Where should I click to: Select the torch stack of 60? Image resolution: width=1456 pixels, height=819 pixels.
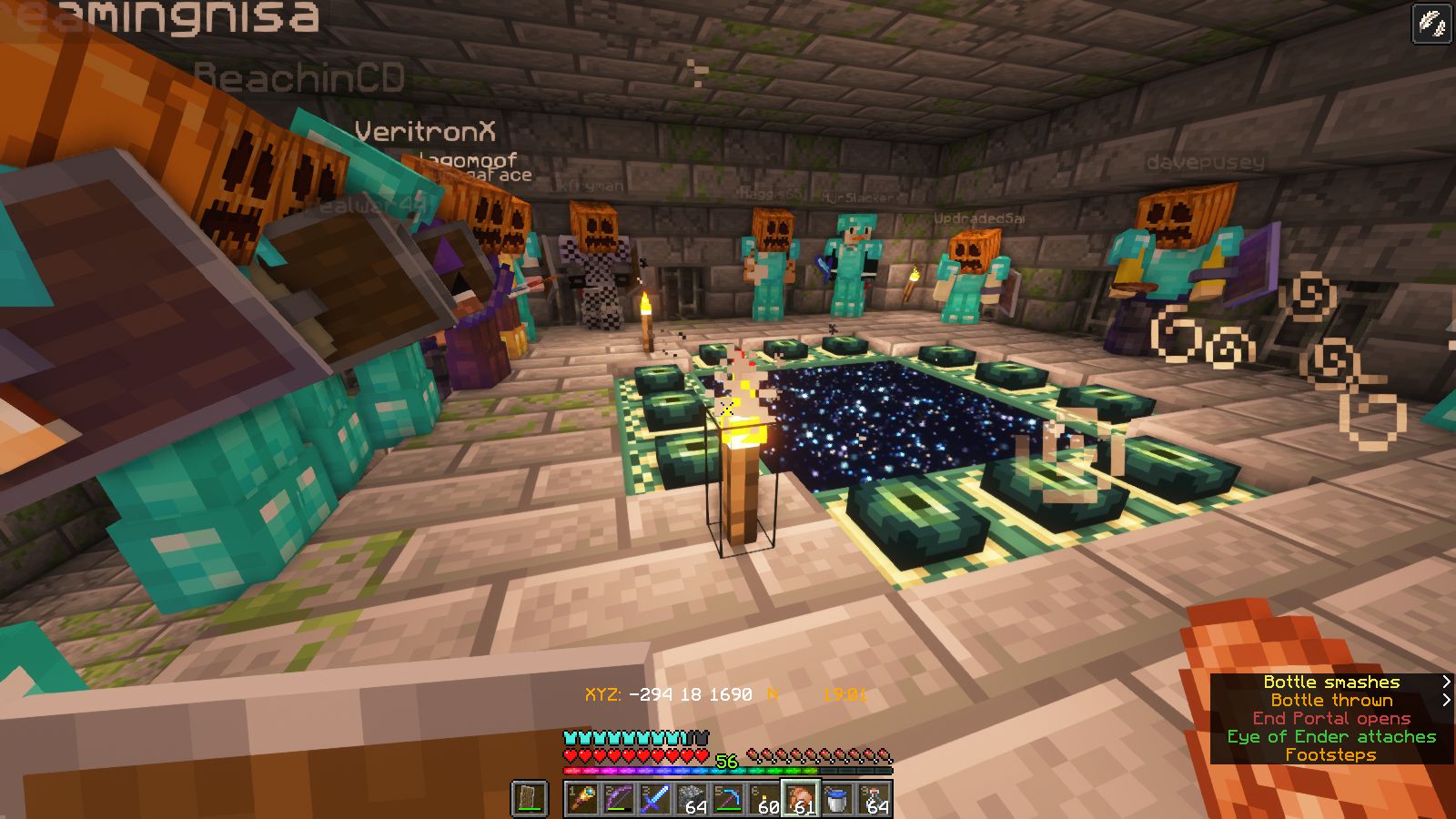point(764,799)
